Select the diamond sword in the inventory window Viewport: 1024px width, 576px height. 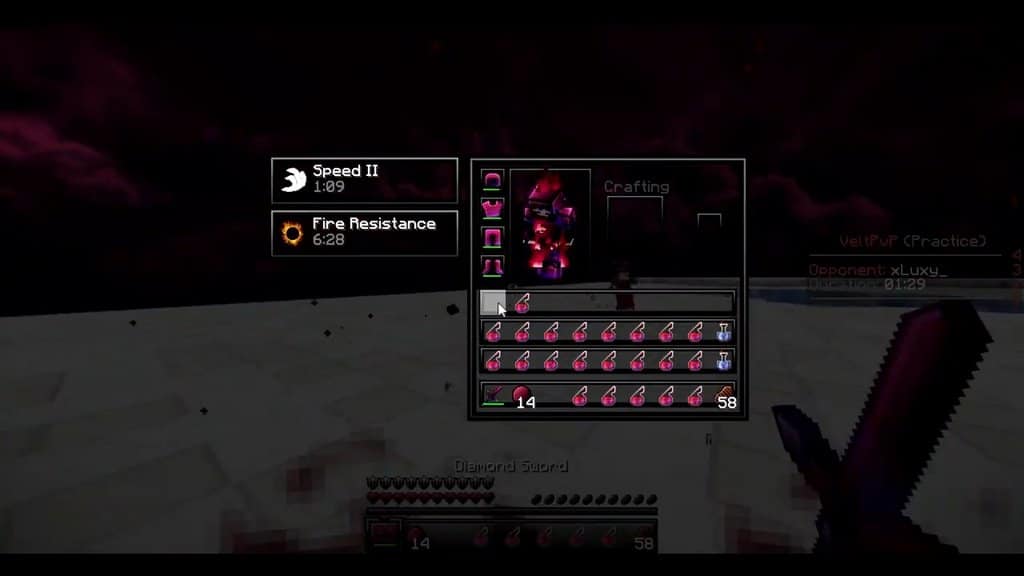(493, 396)
